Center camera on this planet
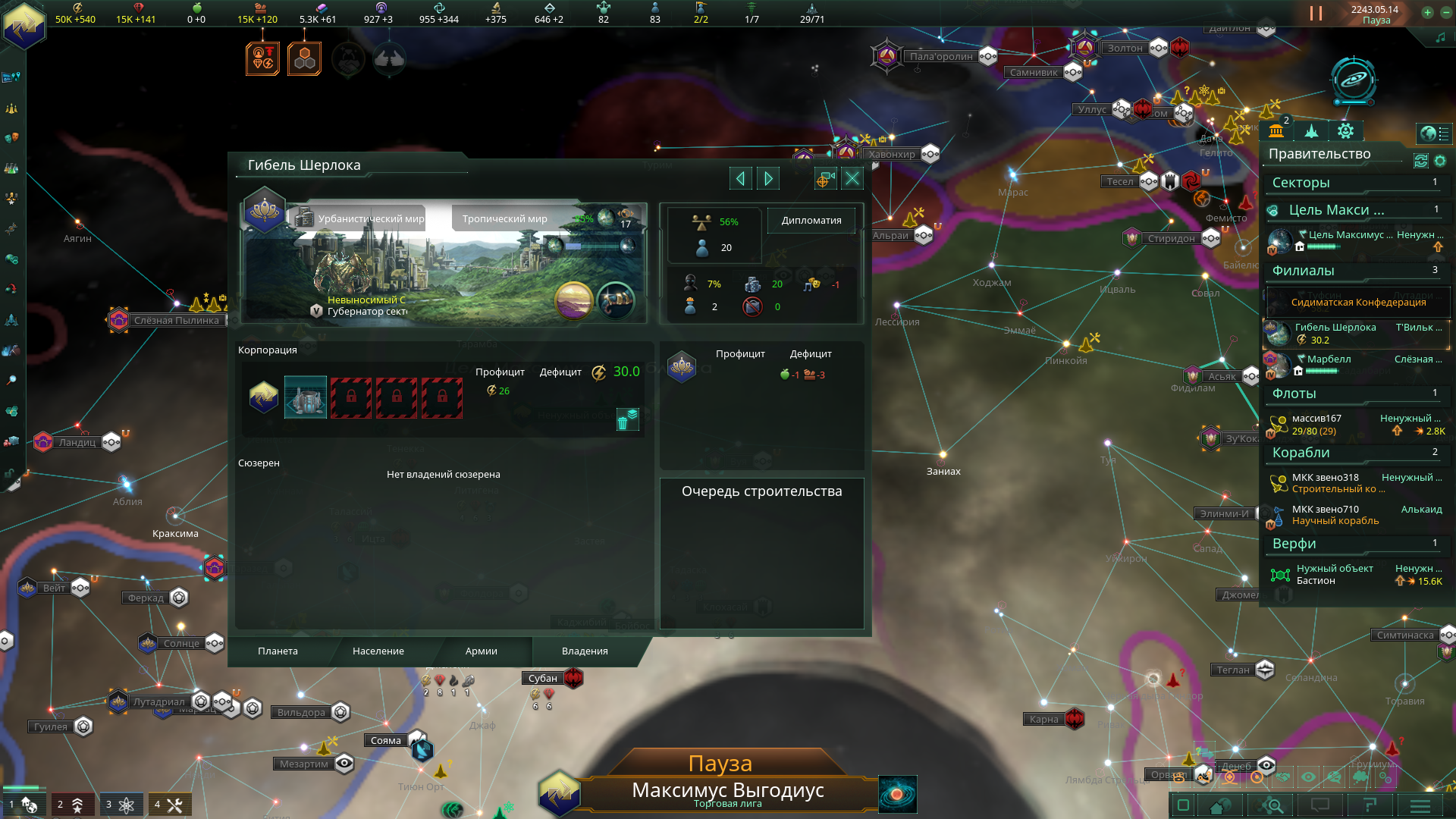Image resolution: width=1456 pixels, height=819 pixels. pyautogui.click(x=824, y=178)
